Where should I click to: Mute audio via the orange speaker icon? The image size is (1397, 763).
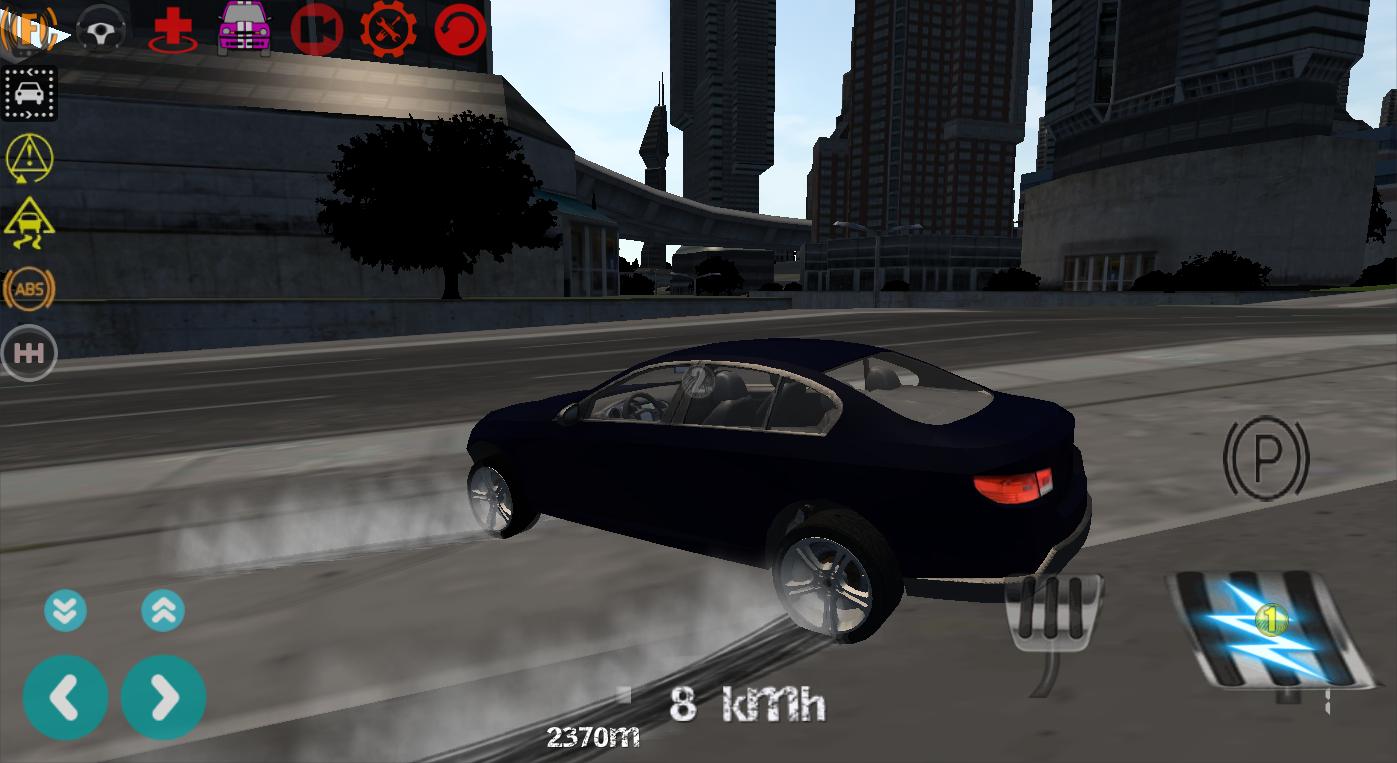(x=30, y=28)
